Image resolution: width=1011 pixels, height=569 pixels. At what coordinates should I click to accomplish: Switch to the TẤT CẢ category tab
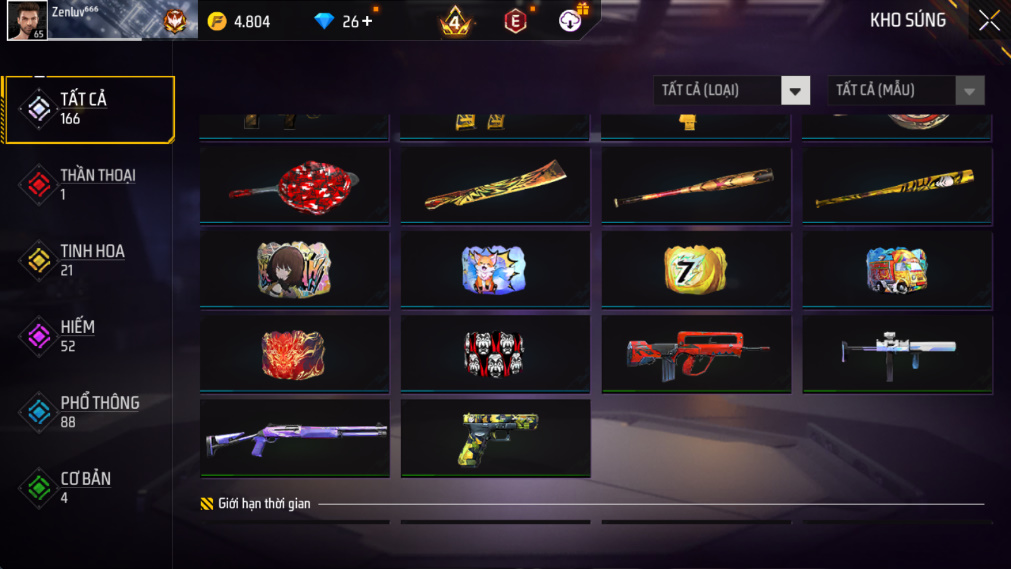point(88,108)
